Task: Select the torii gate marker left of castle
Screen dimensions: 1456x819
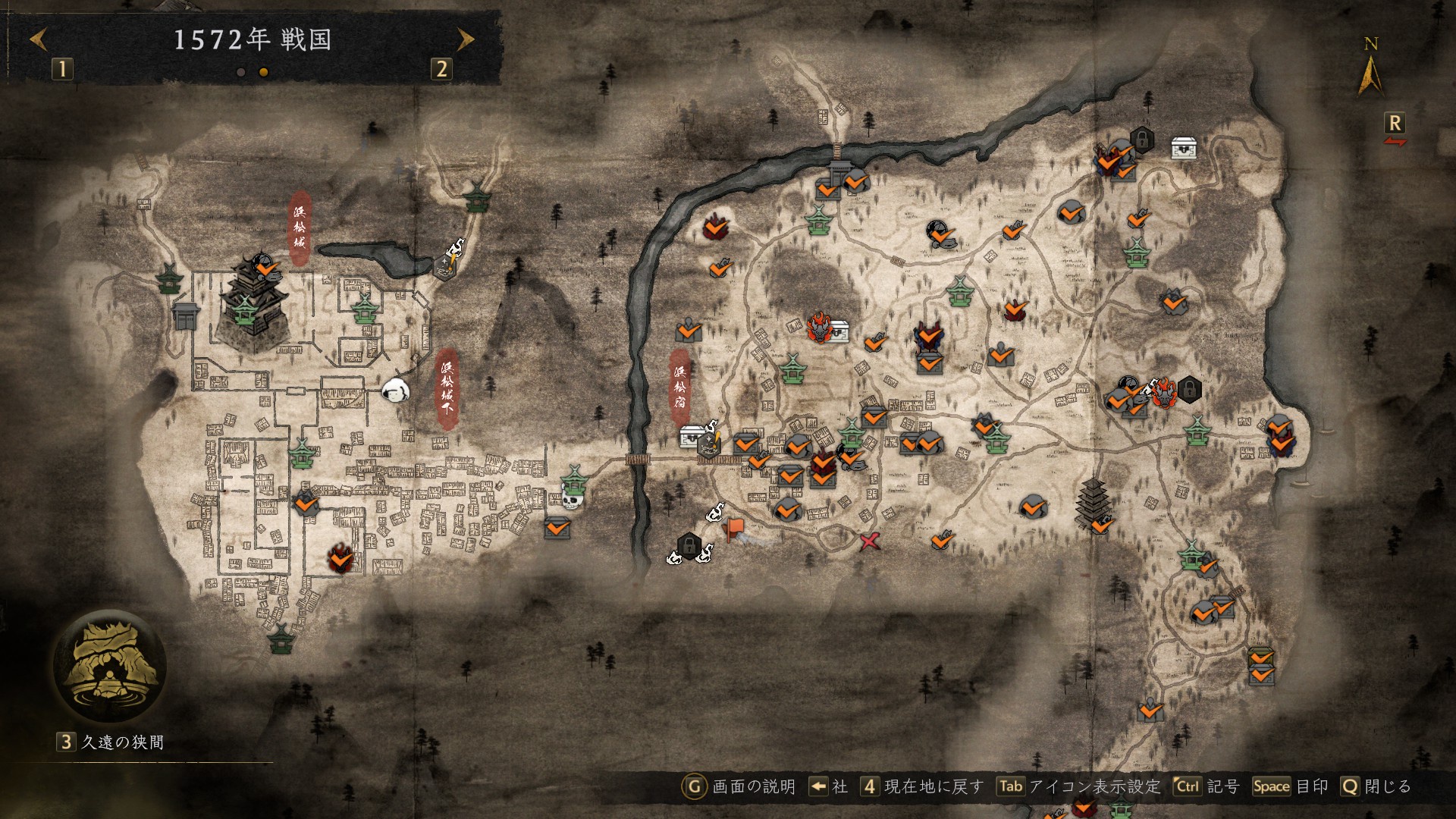Action: 186,314
